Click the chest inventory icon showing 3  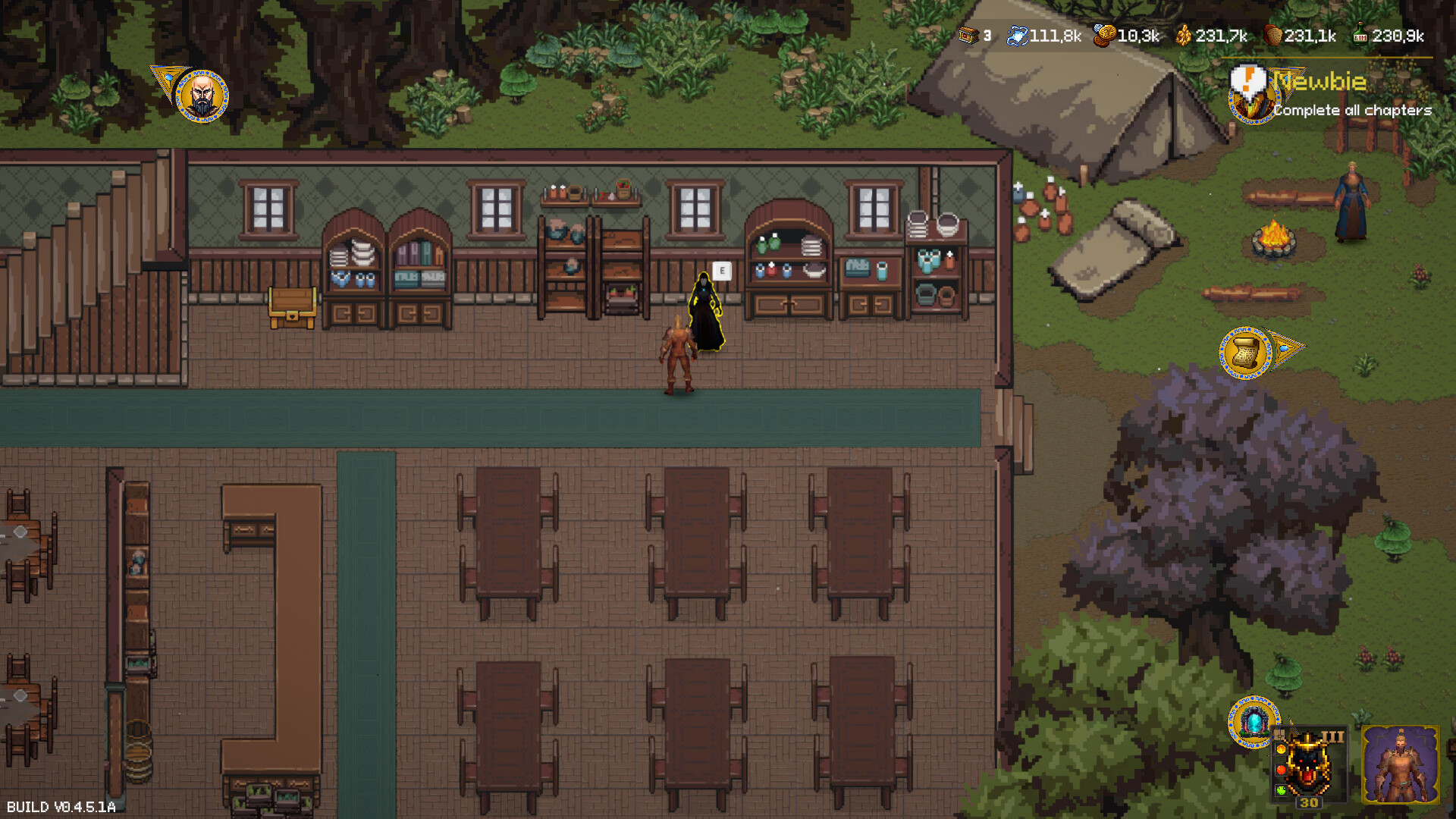tap(970, 34)
